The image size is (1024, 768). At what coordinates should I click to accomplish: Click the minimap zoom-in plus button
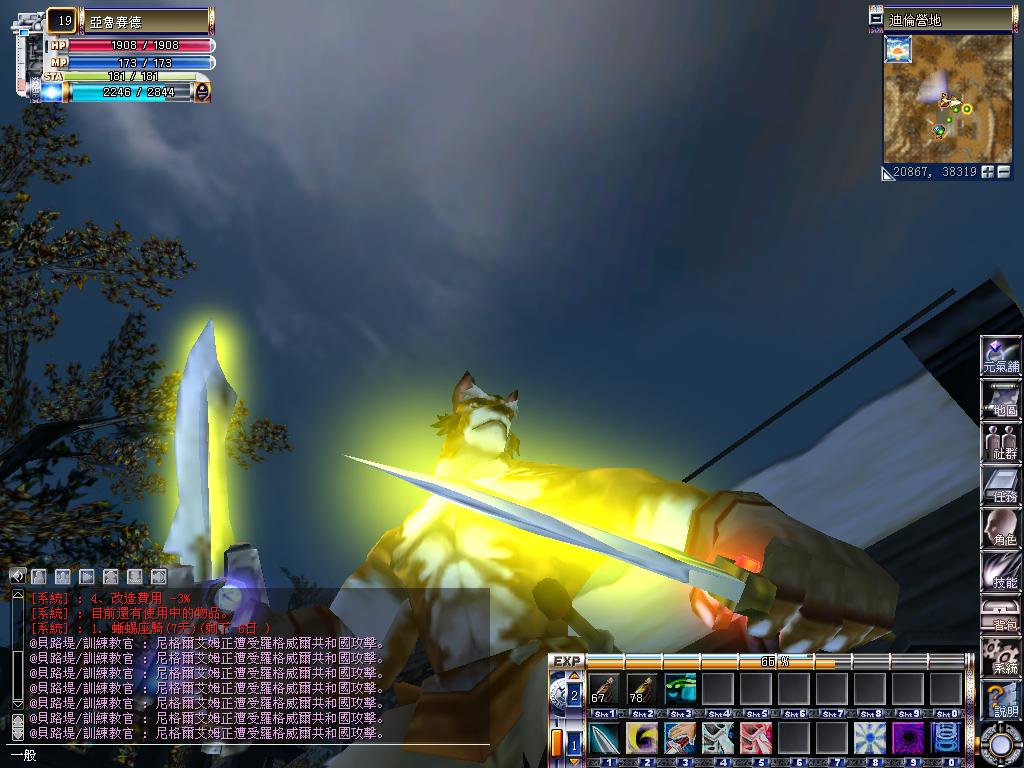pos(988,172)
